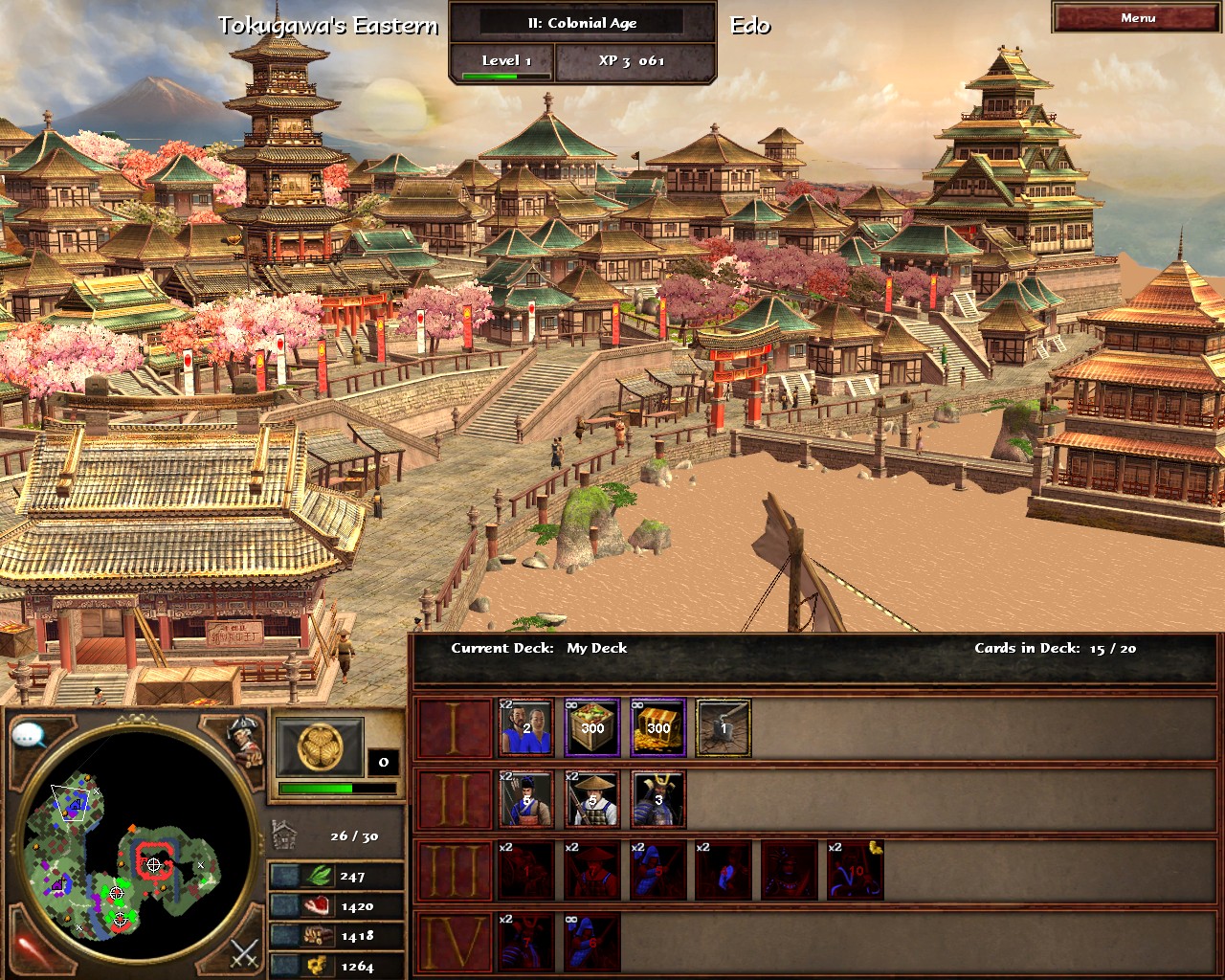Click the tricorn-hat officer portrait icon
The image size is (1225, 980).
(x=245, y=741)
